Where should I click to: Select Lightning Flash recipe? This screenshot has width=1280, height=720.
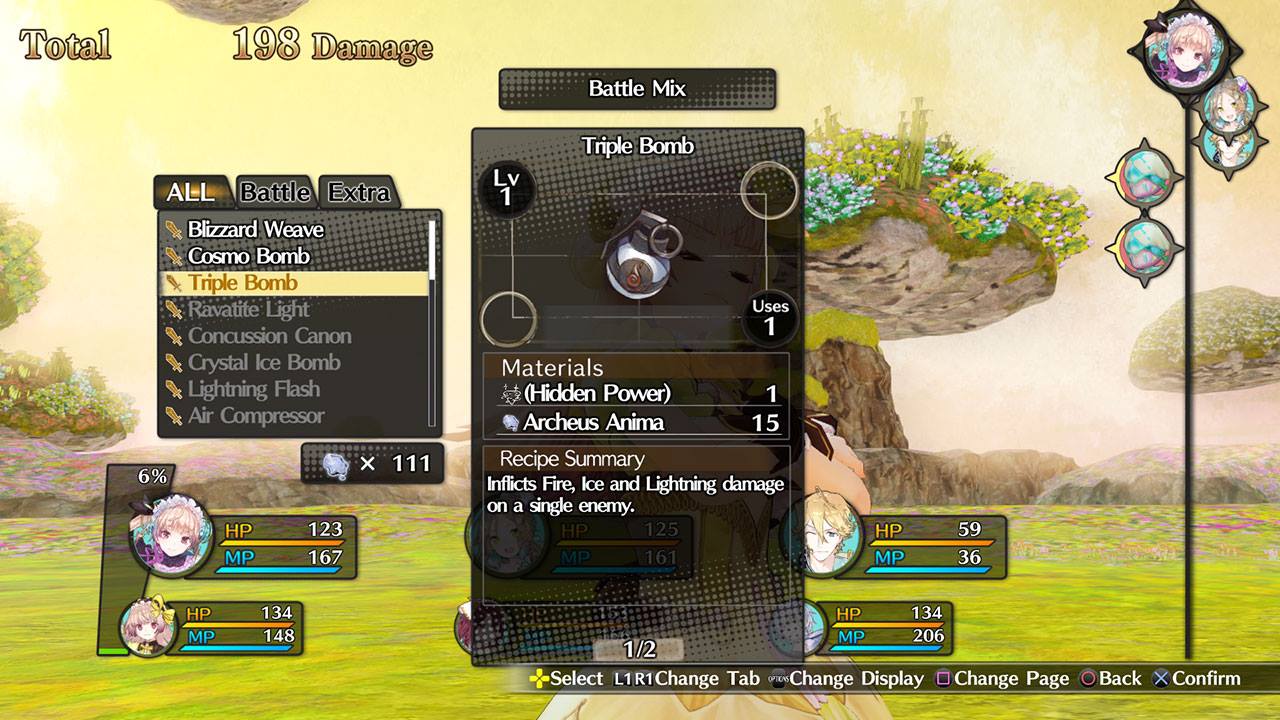click(x=254, y=389)
